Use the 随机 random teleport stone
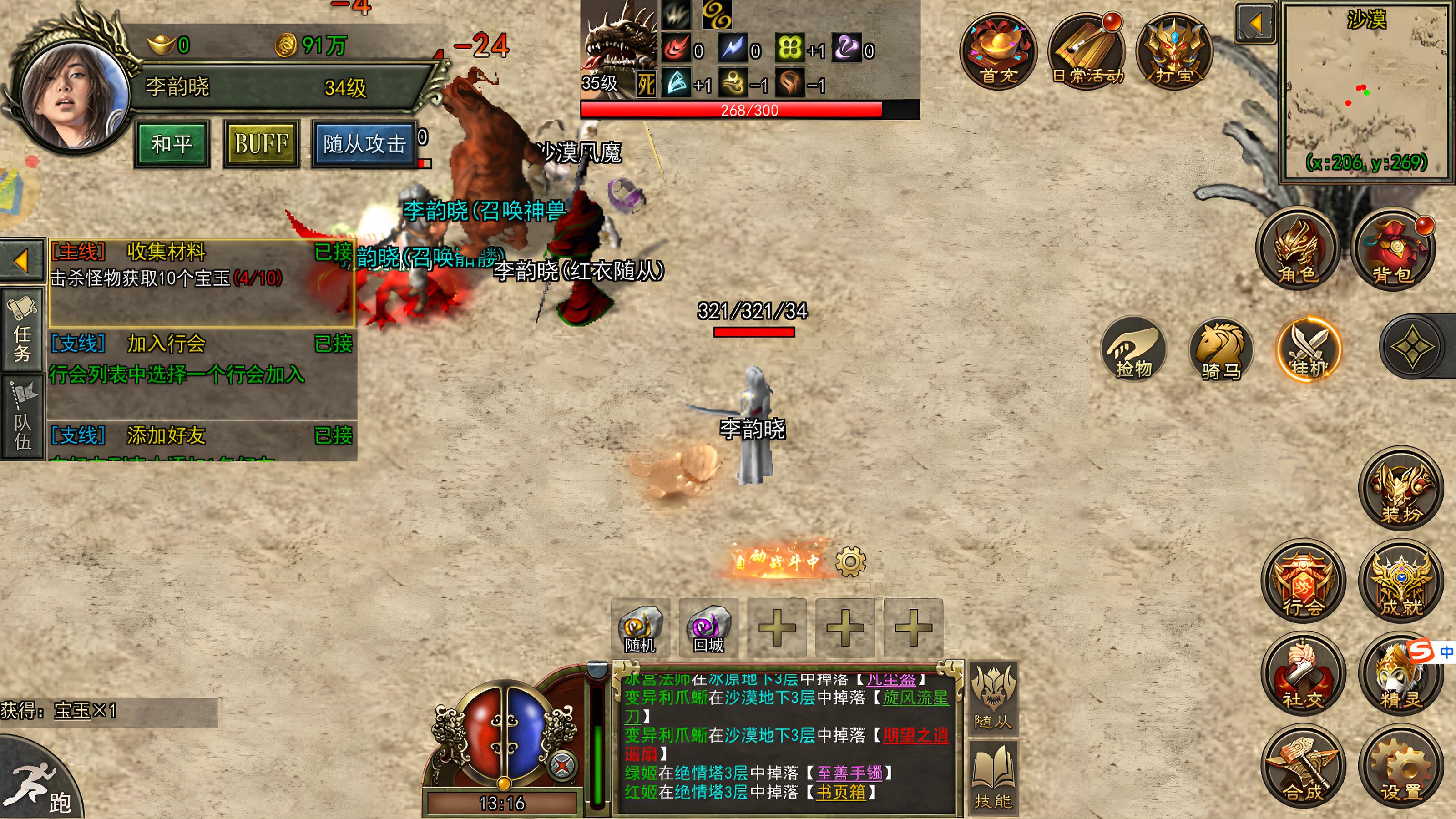Image resolution: width=1456 pixels, height=819 pixels. pos(640,627)
